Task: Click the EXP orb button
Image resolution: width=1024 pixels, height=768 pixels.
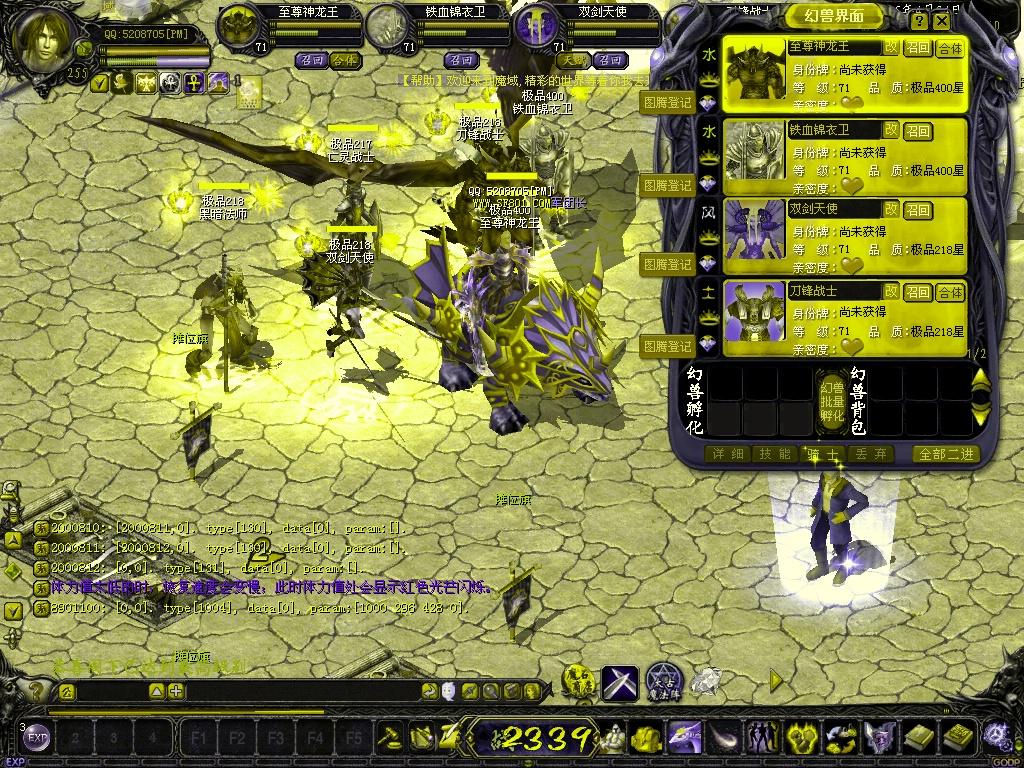Action: point(37,739)
